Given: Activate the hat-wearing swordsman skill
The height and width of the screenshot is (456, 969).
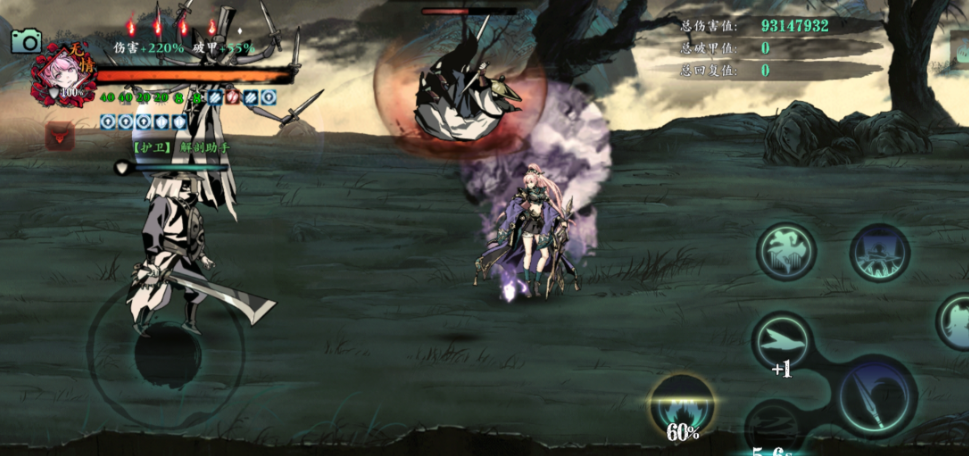Looking at the screenshot, I should (x=879, y=251).
